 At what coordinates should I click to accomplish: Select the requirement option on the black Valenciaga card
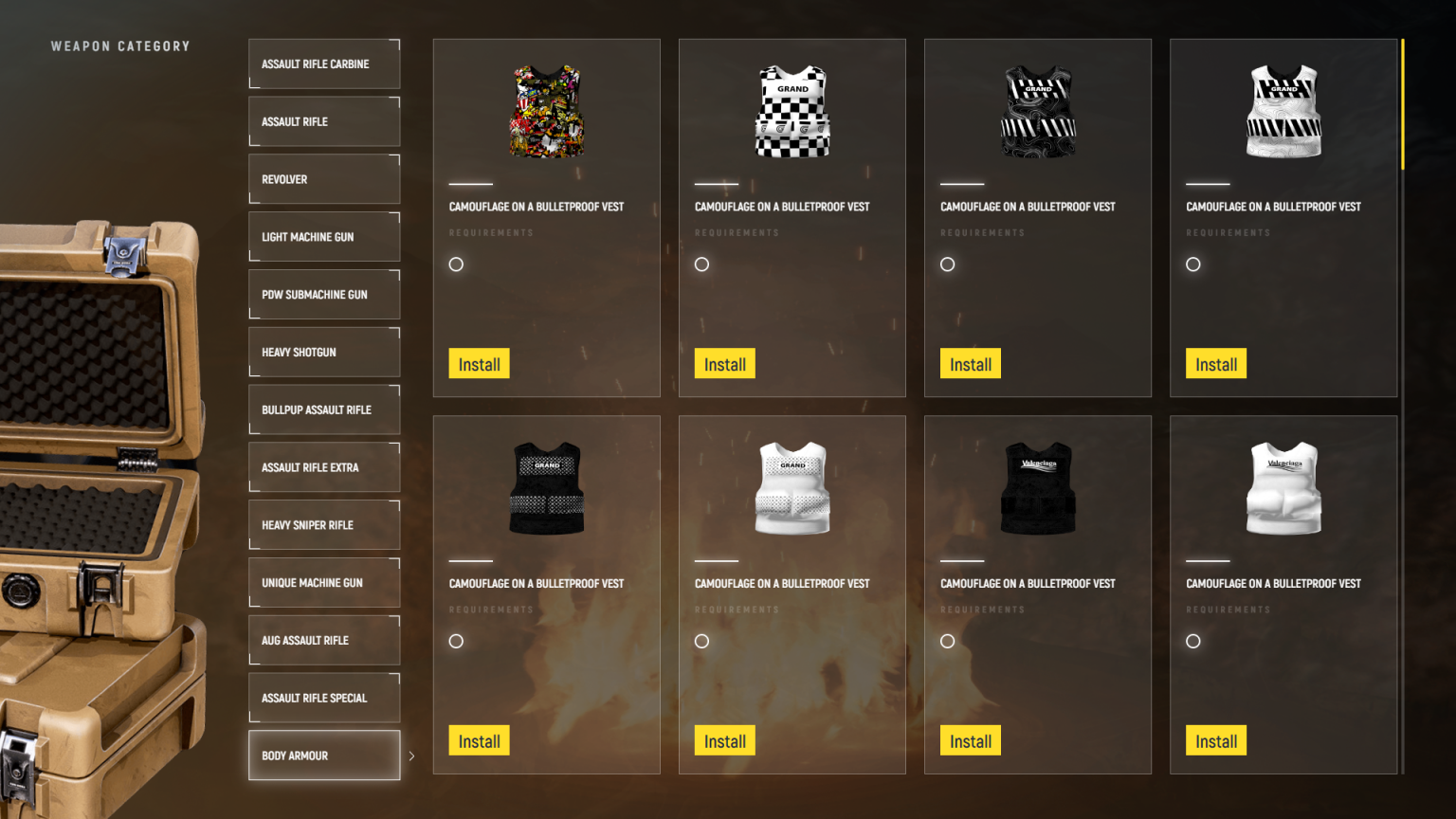pos(947,641)
